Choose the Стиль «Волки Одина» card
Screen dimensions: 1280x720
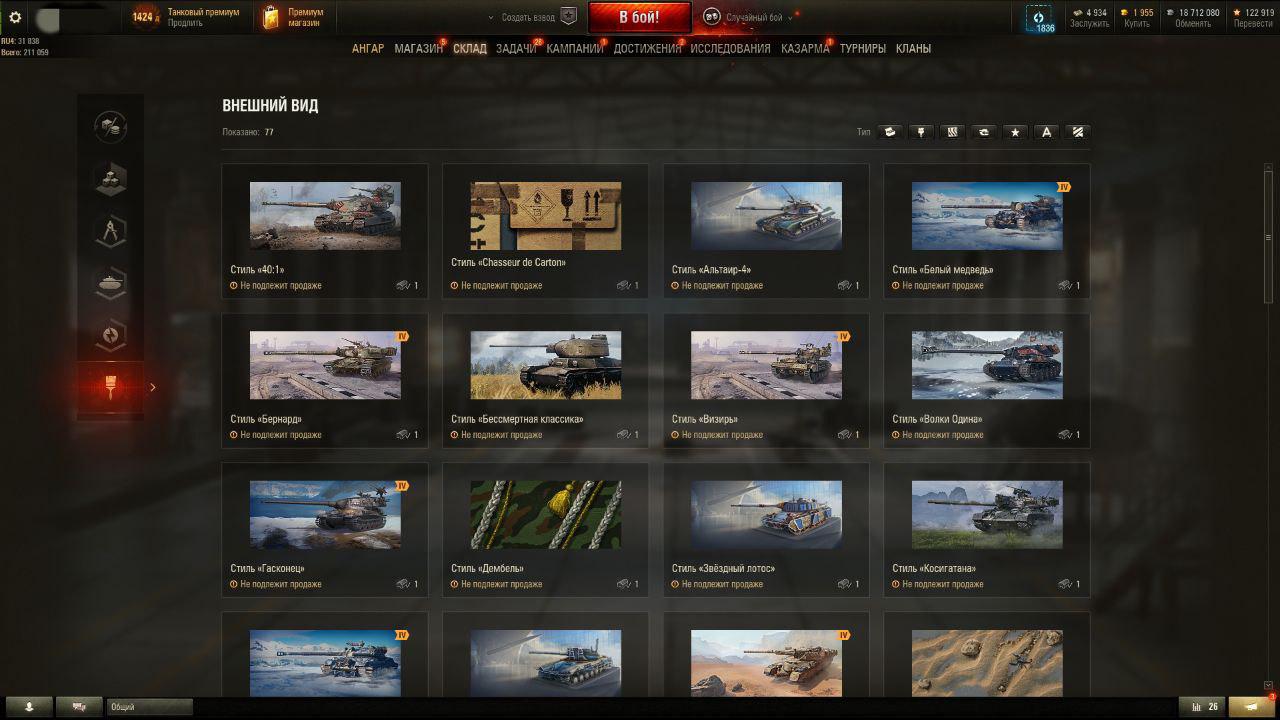(x=987, y=380)
